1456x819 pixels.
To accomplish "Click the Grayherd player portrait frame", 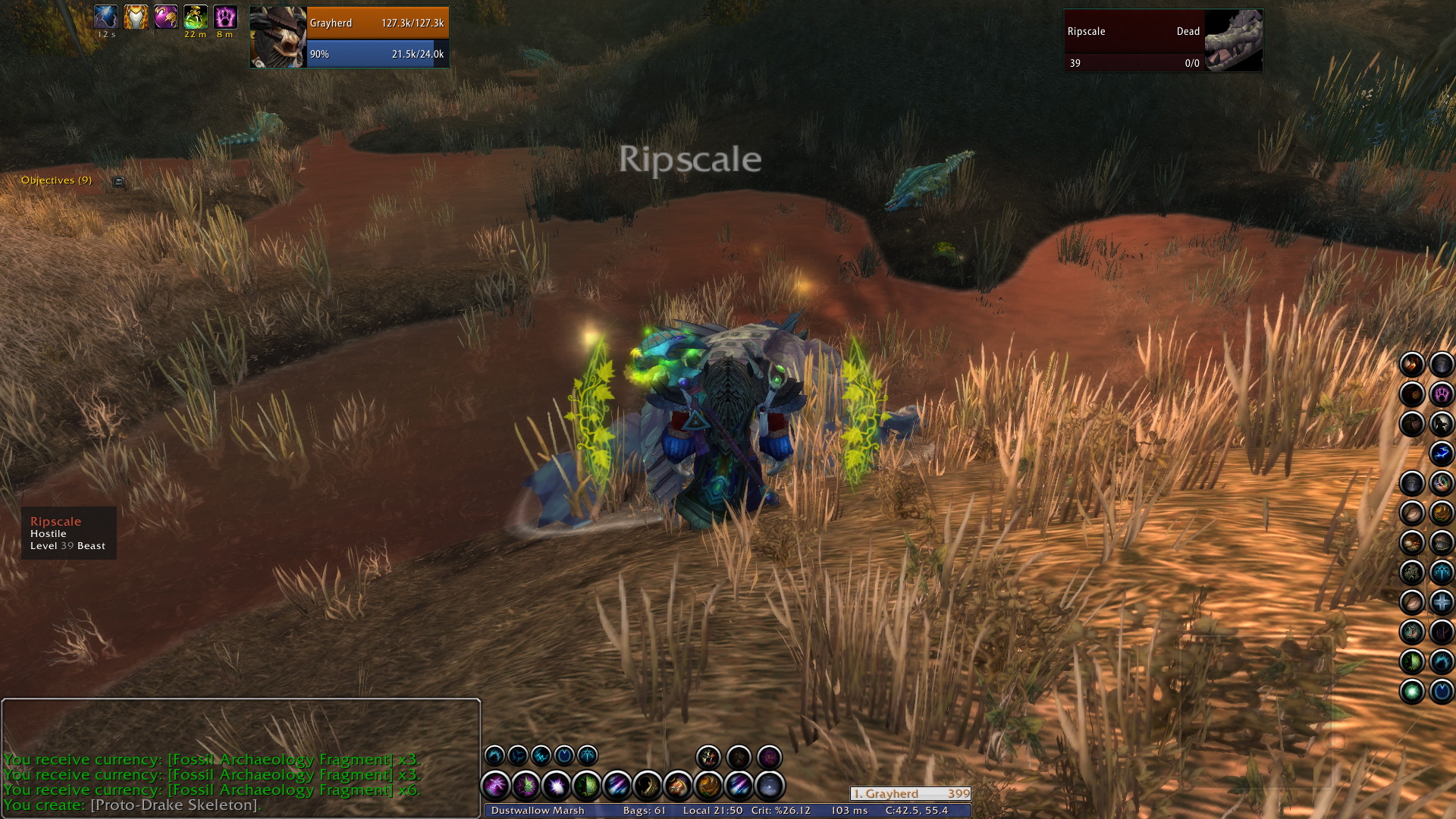I will click(278, 38).
